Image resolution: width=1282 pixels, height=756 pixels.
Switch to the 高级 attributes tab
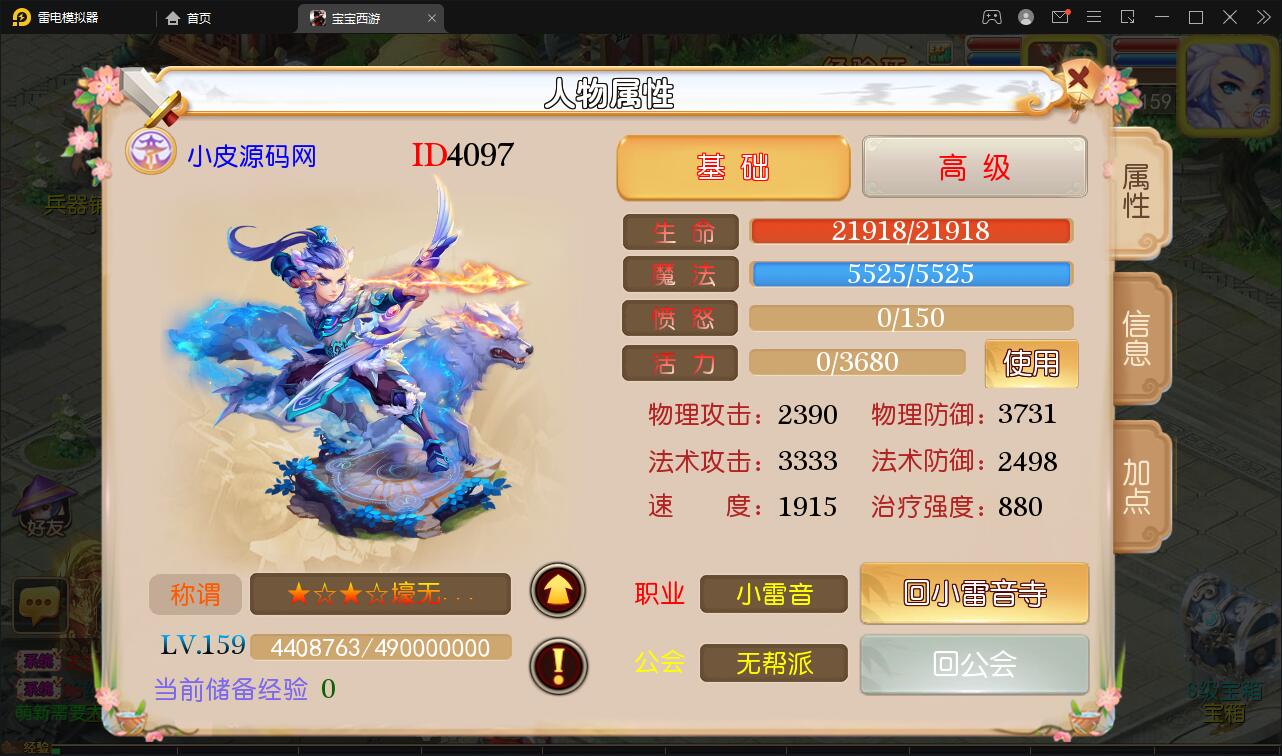point(973,167)
